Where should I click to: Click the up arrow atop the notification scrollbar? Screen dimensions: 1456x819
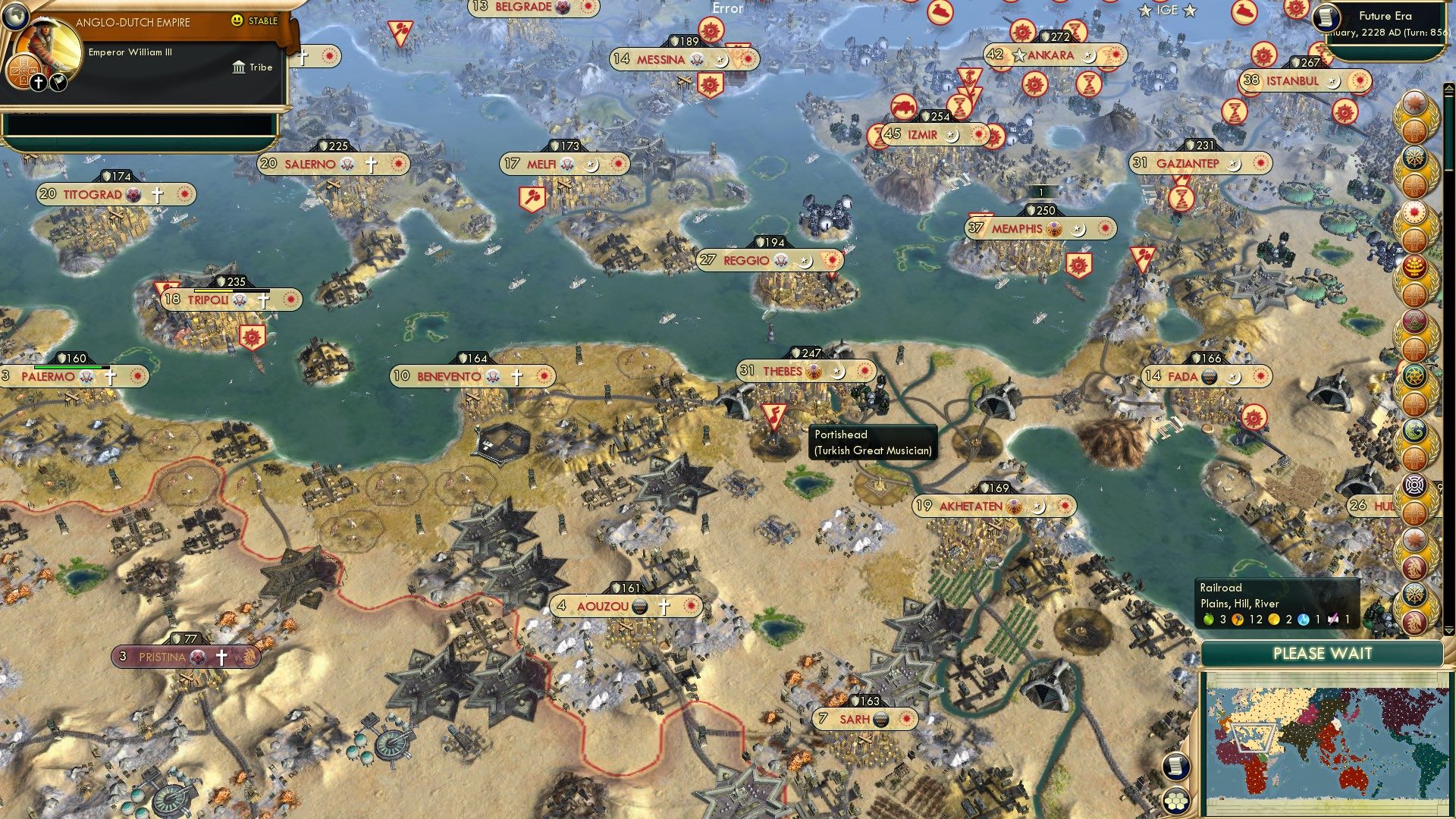1448,86
